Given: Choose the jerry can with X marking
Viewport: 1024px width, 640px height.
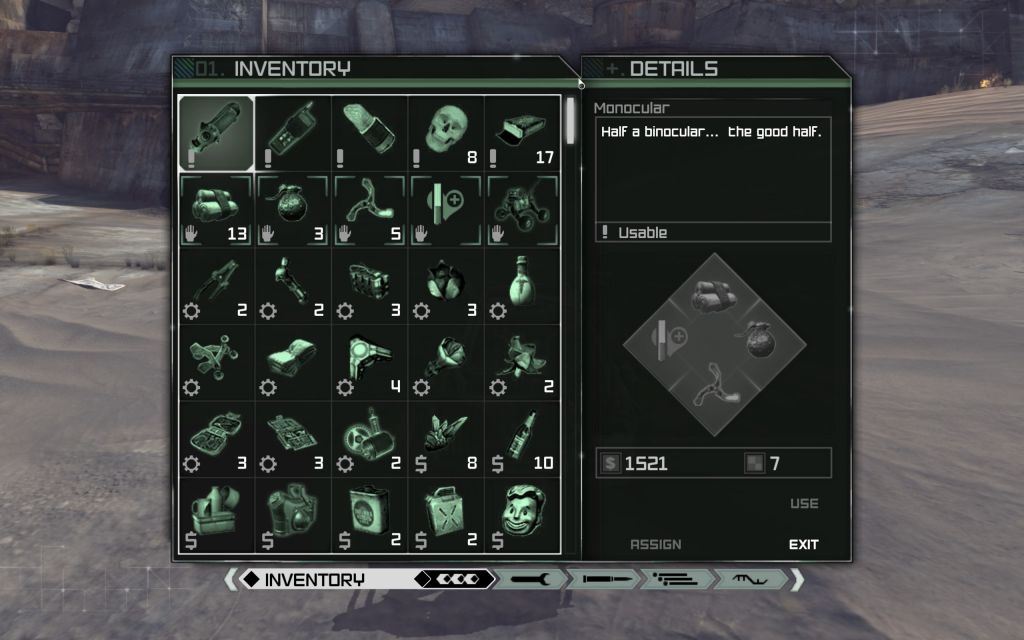Looking at the screenshot, I should [445, 516].
